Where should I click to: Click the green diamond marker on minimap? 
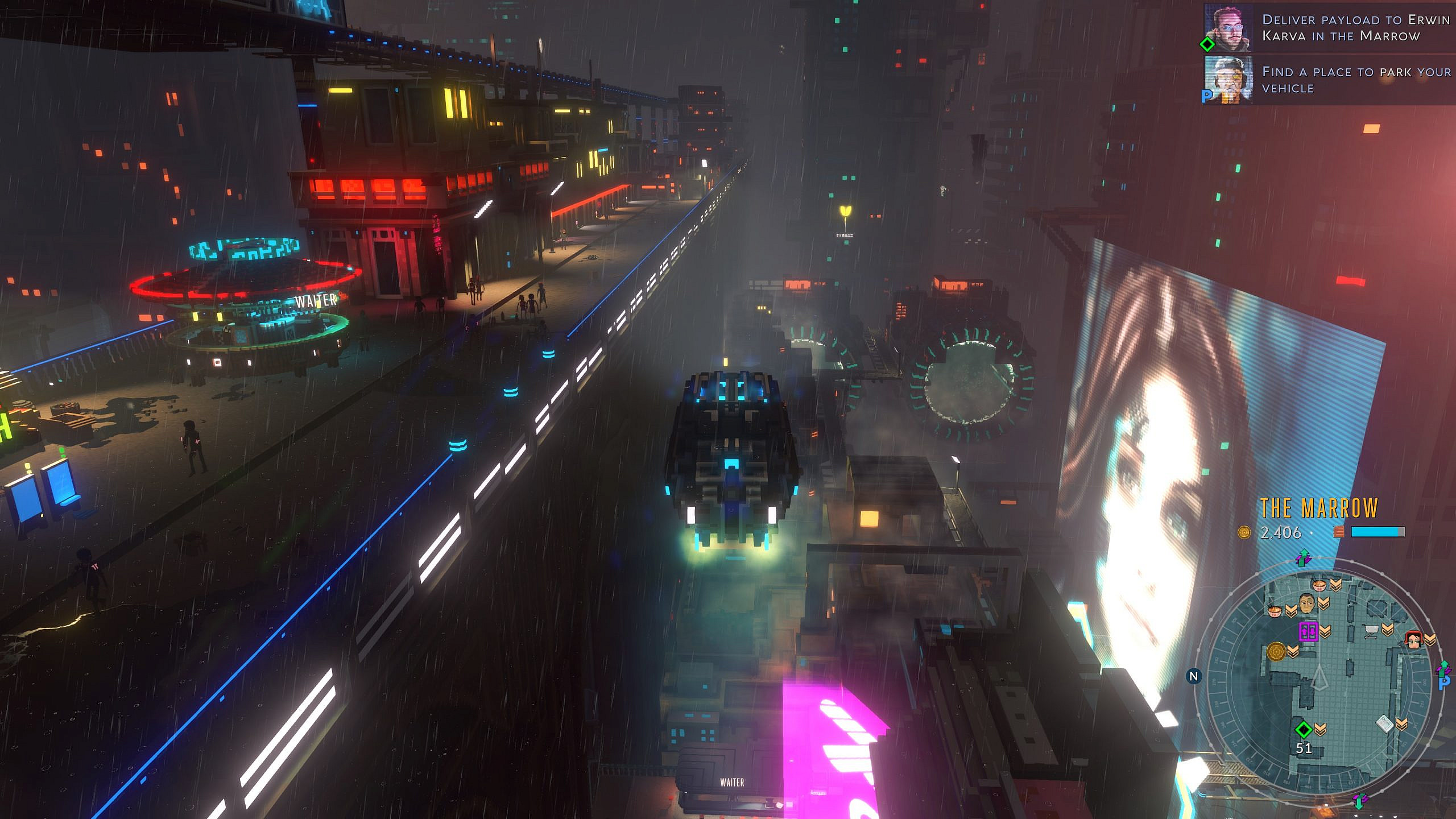point(1303,729)
